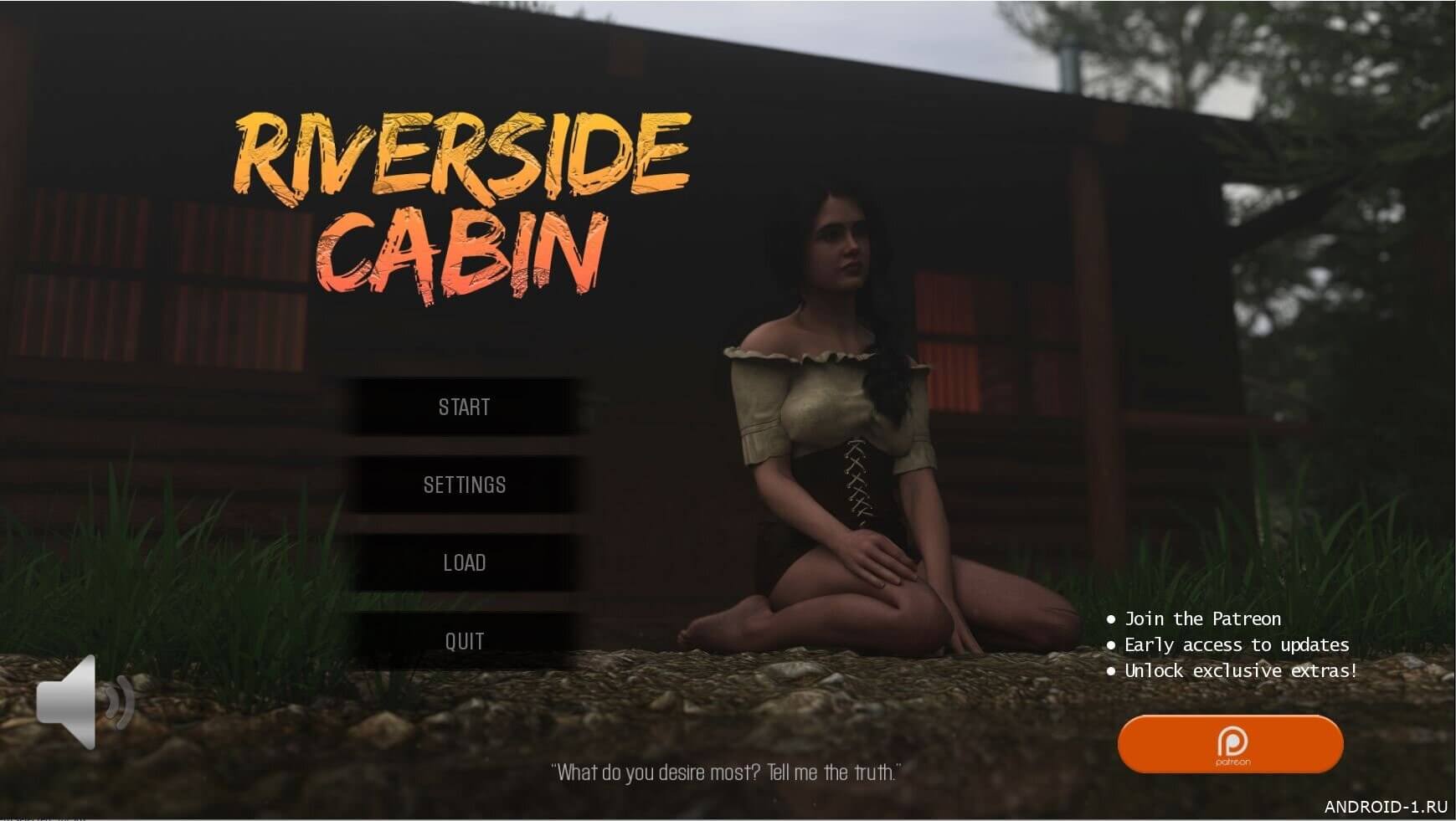
Task: Quit the game
Action: pyautogui.click(x=464, y=641)
